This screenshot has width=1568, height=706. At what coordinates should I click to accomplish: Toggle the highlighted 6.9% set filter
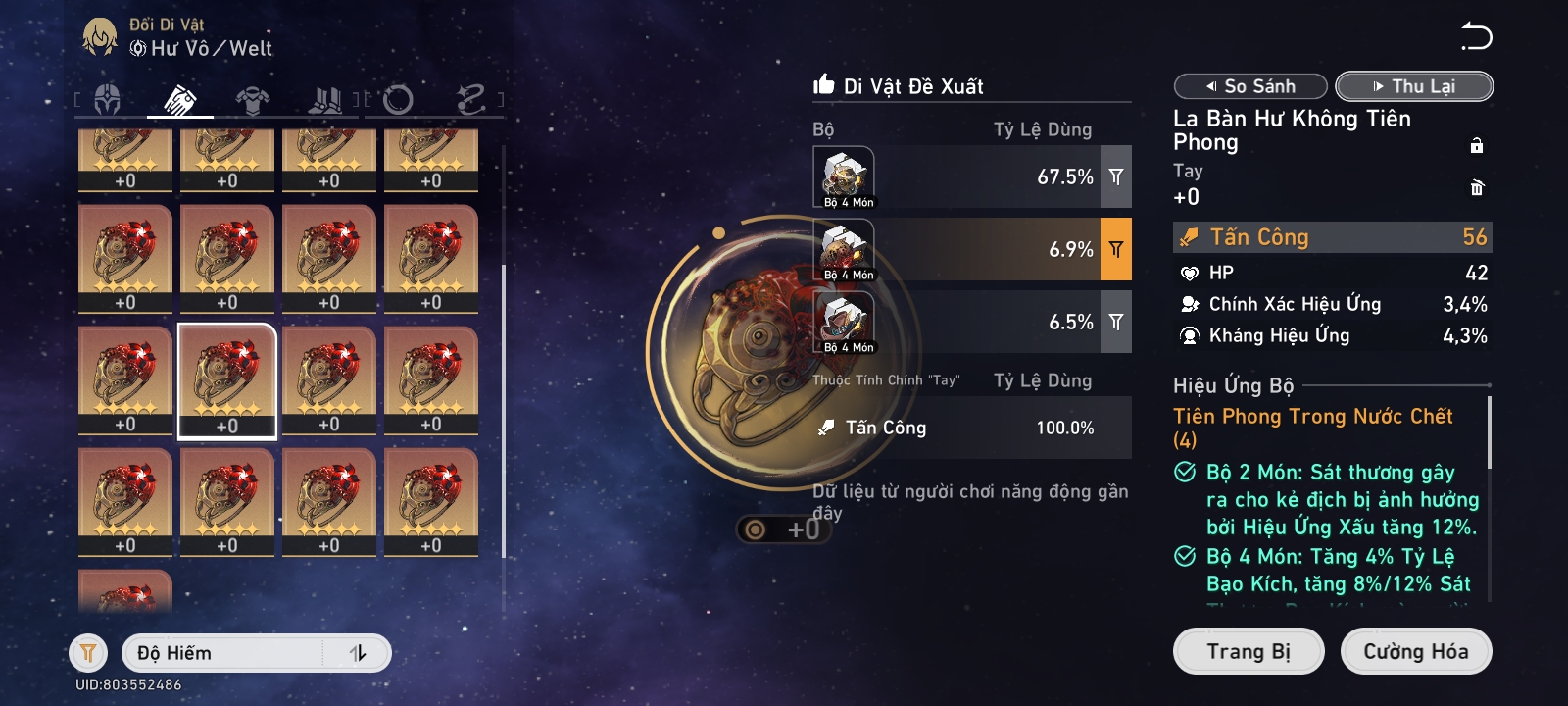click(1116, 249)
